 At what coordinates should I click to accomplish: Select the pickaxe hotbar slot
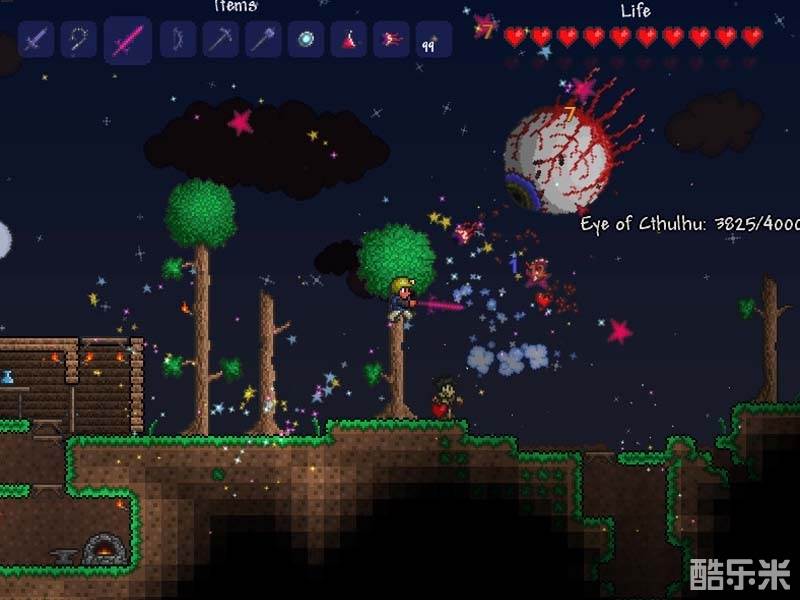tap(220, 40)
